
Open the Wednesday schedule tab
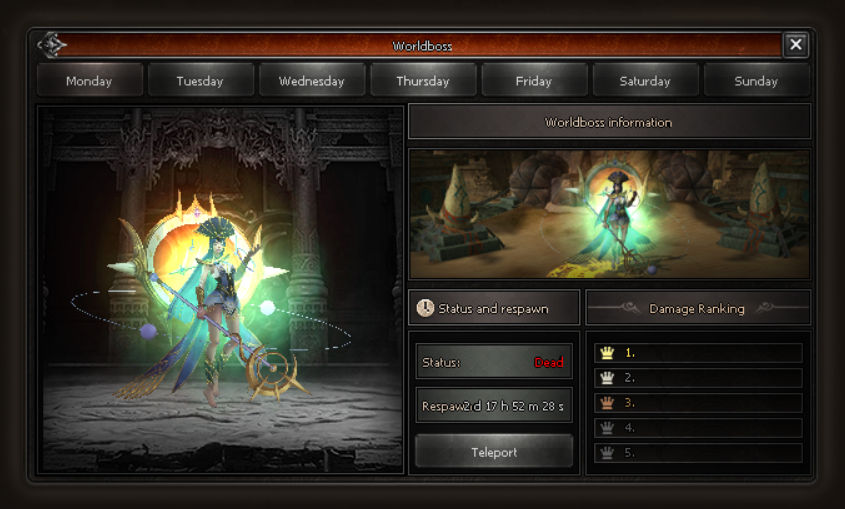click(x=312, y=81)
